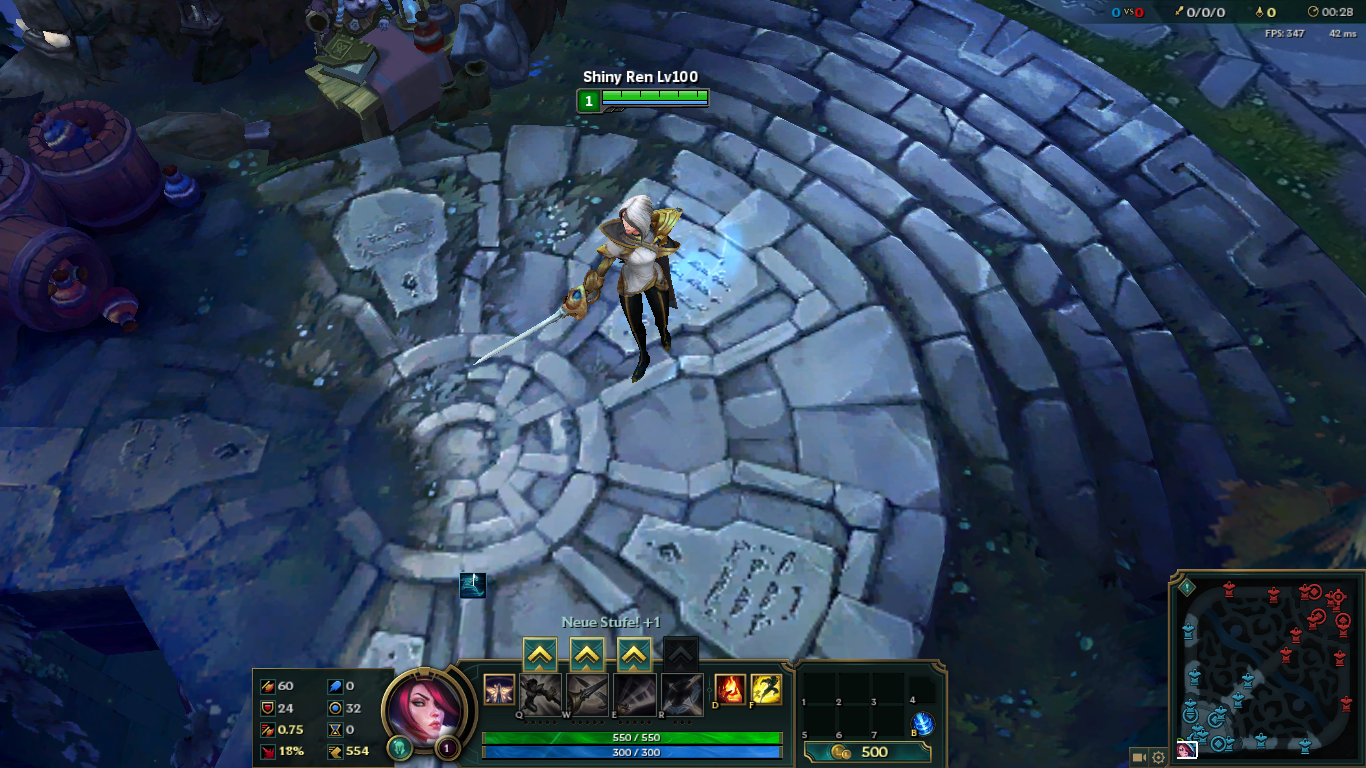Viewport: 1366px width, 768px height.
Task: Level up the Q ability Lunge
Action: pyautogui.click(x=540, y=655)
